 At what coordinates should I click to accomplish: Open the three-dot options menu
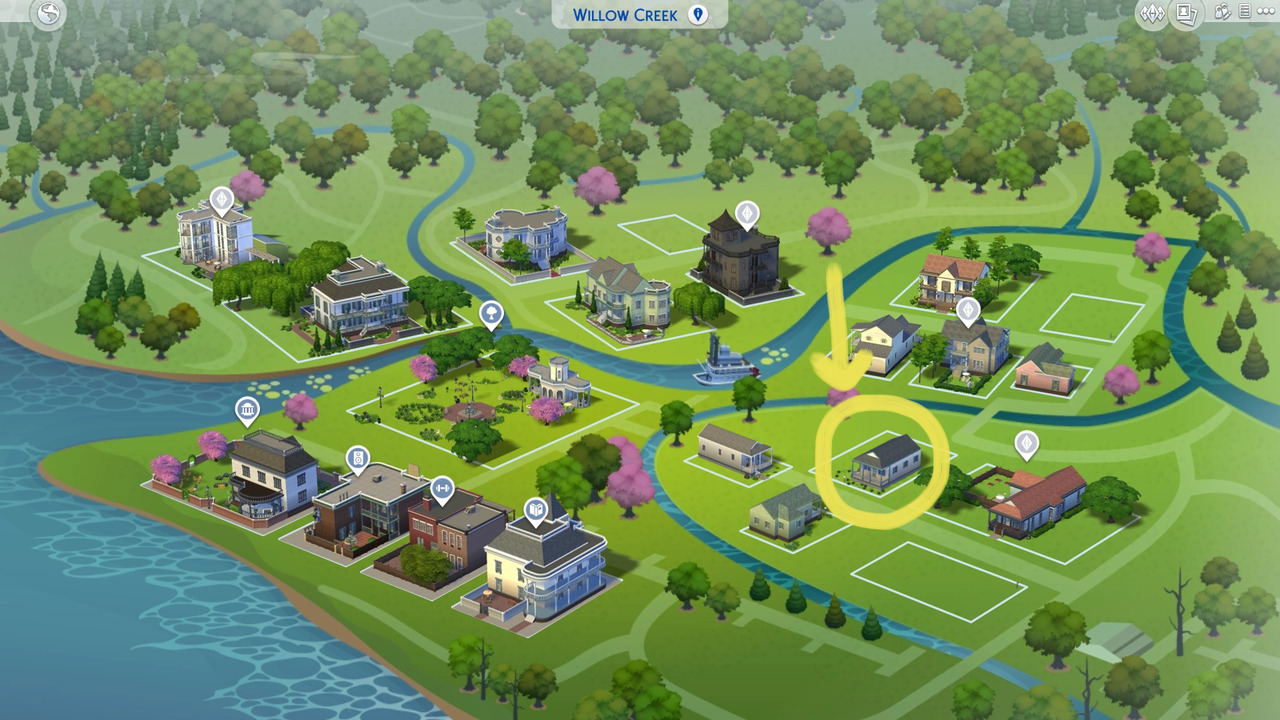(1266, 13)
